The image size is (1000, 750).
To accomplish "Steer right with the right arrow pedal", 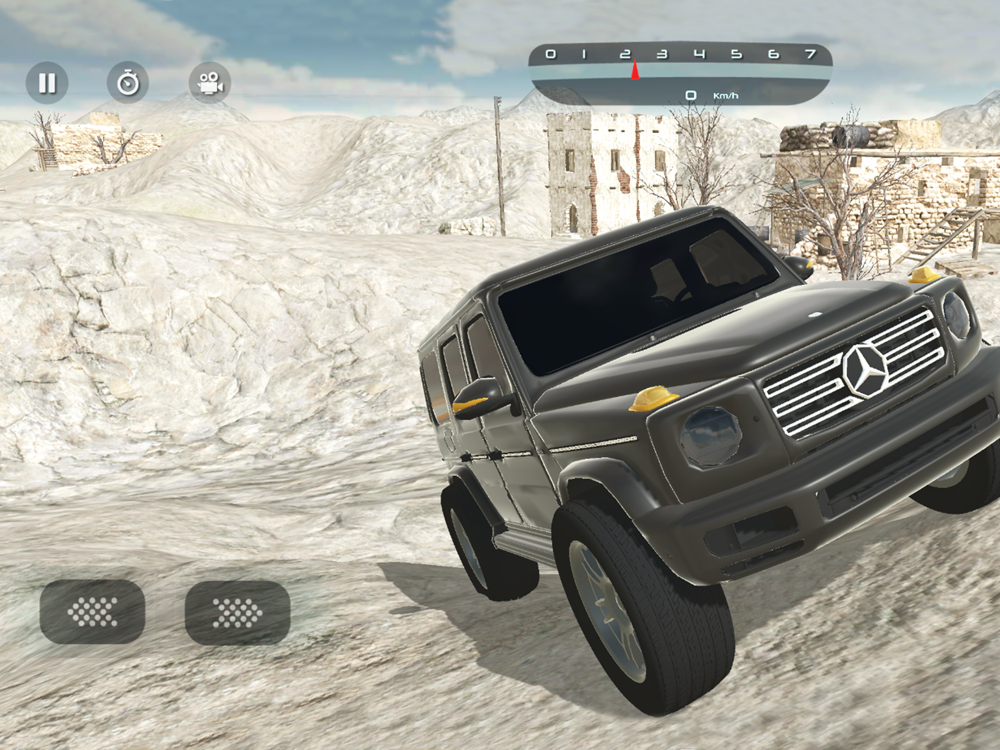I will click(238, 612).
